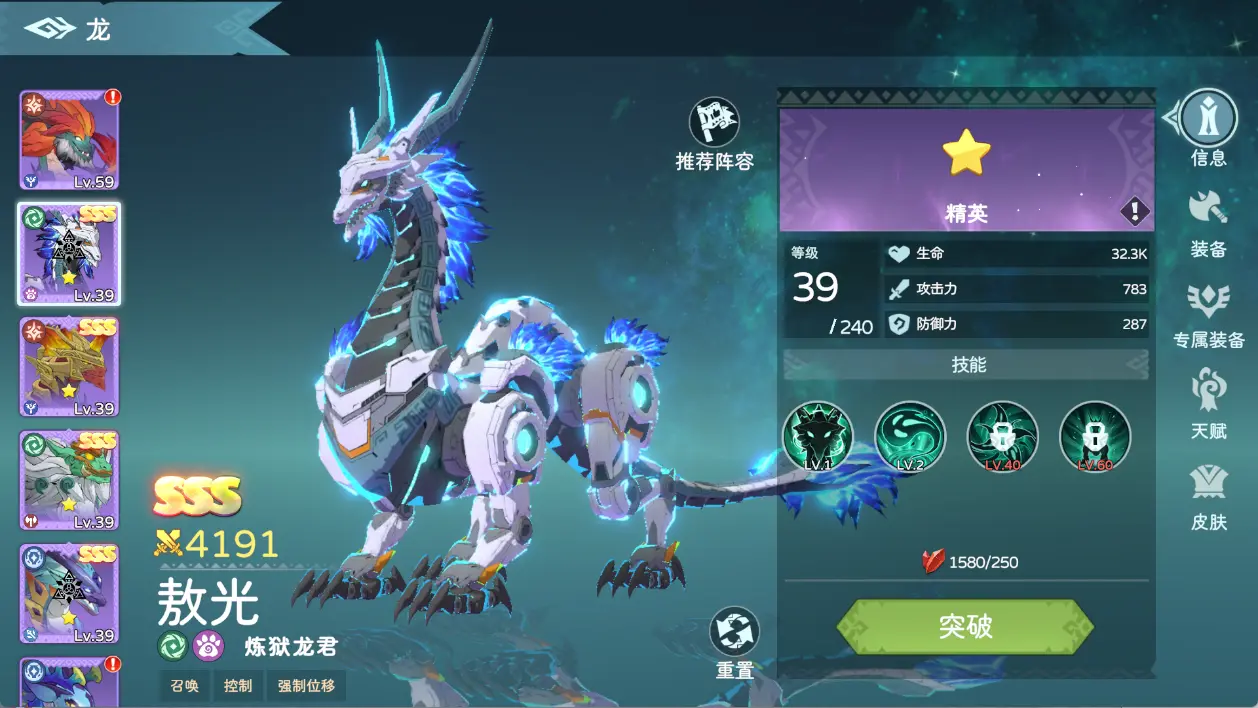
Task: Check the skill locked until Lv.40
Action: pos(1002,436)
